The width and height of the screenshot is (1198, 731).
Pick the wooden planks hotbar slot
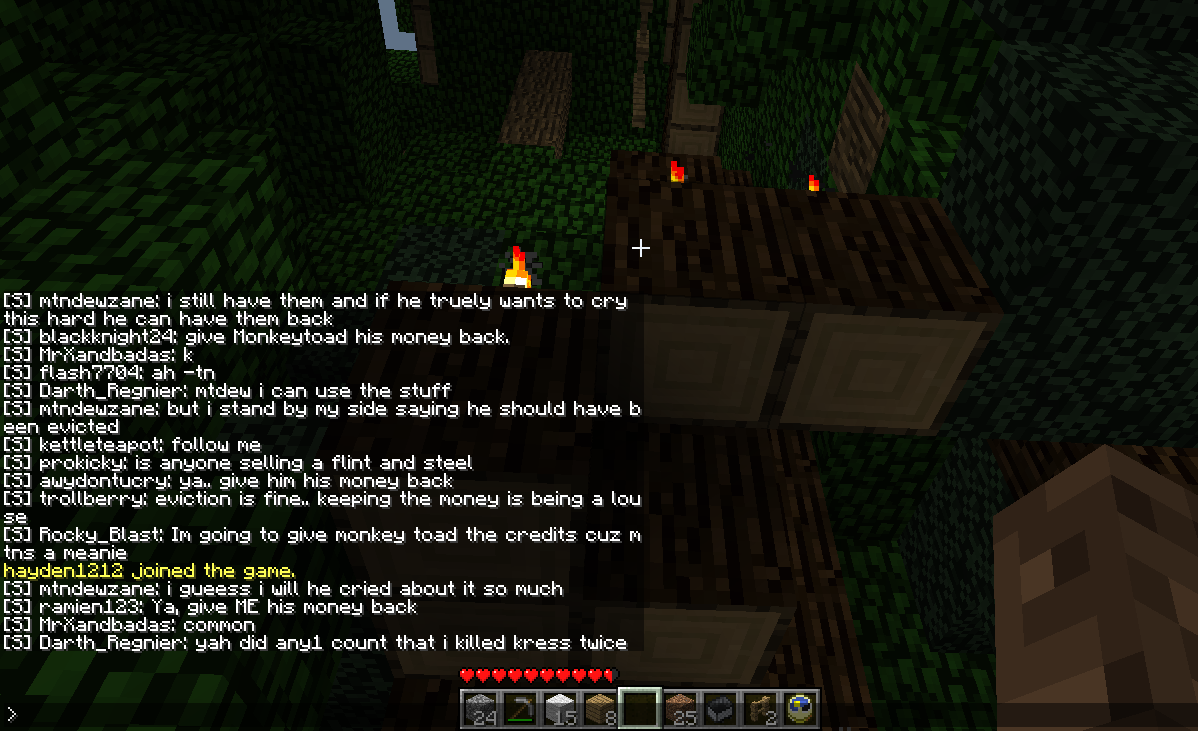coord(600,709)
